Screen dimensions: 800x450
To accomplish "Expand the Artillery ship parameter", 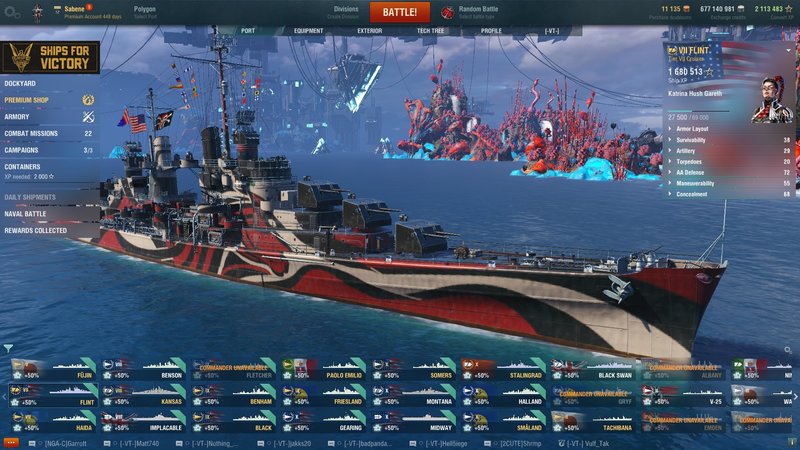I will pyautogui.click(x=689, y=150).
